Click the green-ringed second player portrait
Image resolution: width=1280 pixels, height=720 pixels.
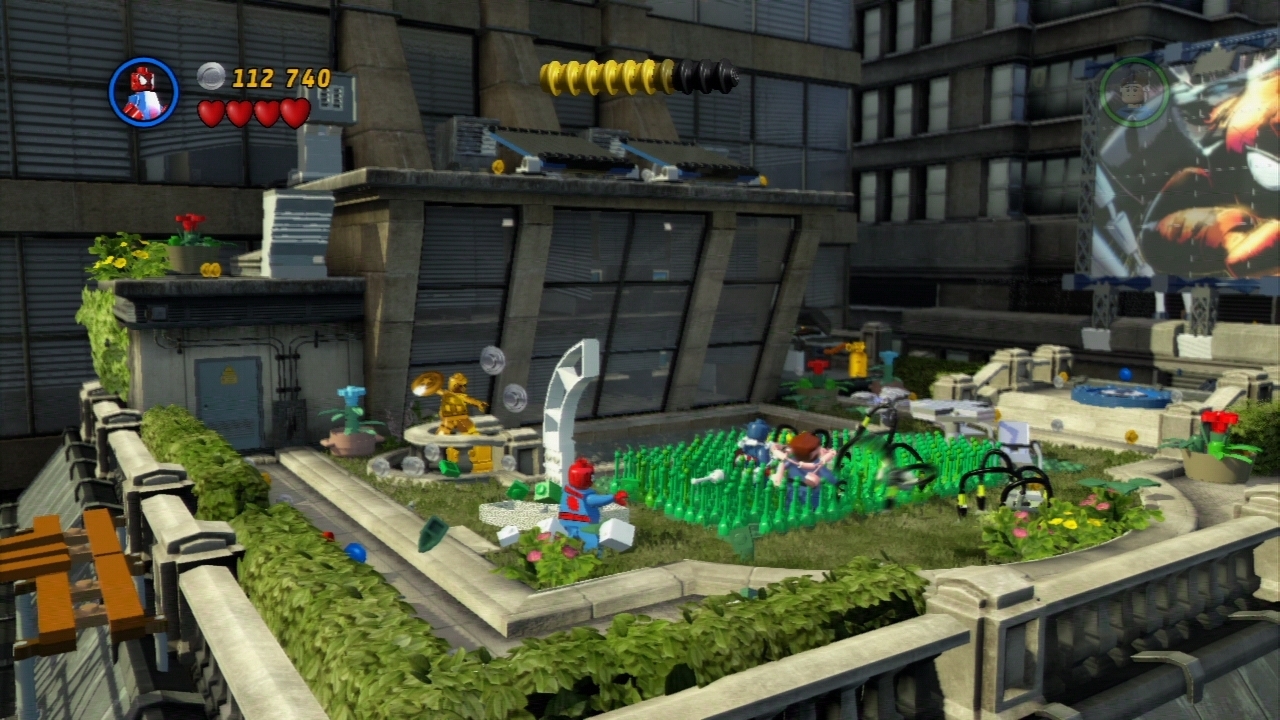pos(1134,92)
